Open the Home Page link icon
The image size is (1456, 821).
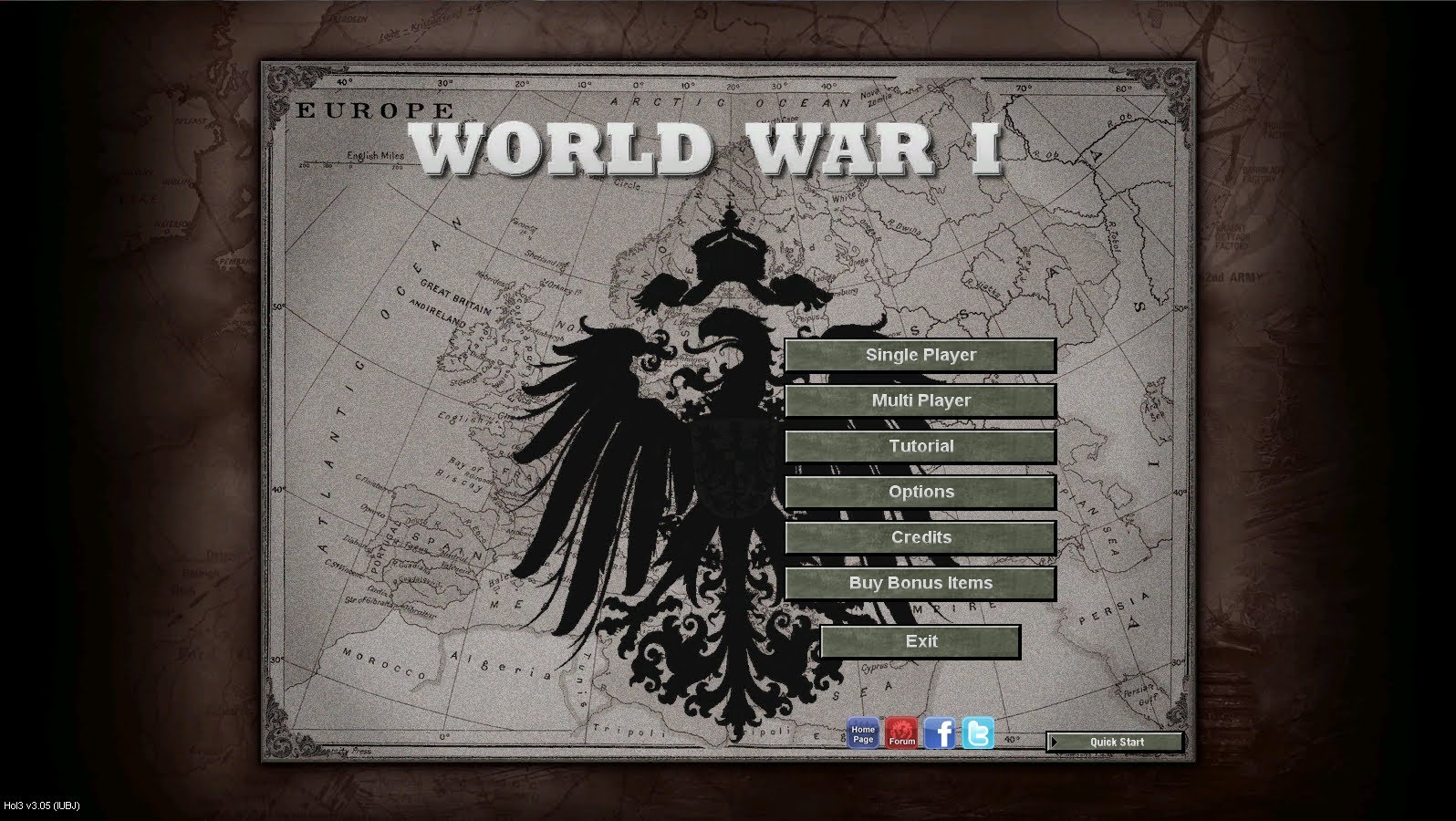863,733
